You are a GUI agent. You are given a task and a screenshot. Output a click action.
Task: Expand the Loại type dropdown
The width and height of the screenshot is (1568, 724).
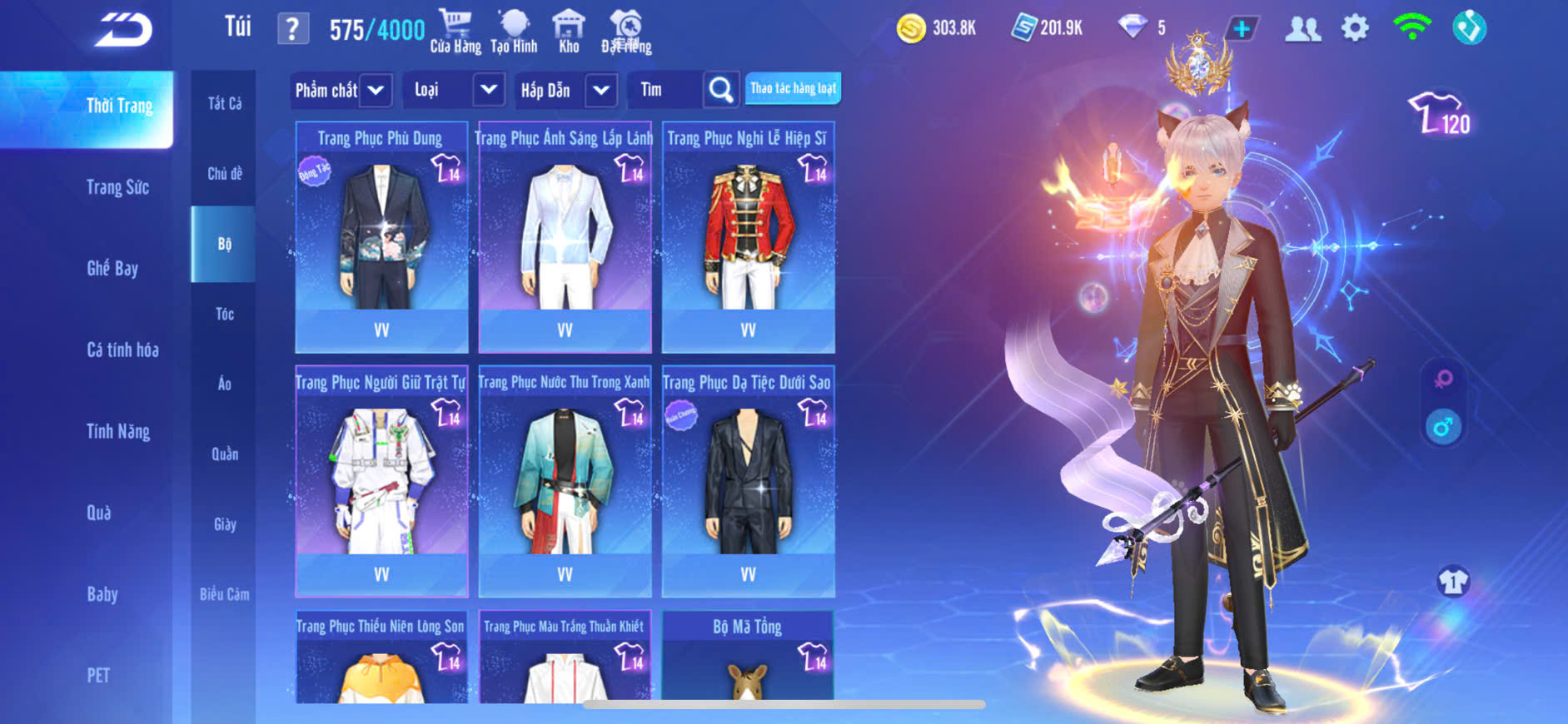coord(489,90)
